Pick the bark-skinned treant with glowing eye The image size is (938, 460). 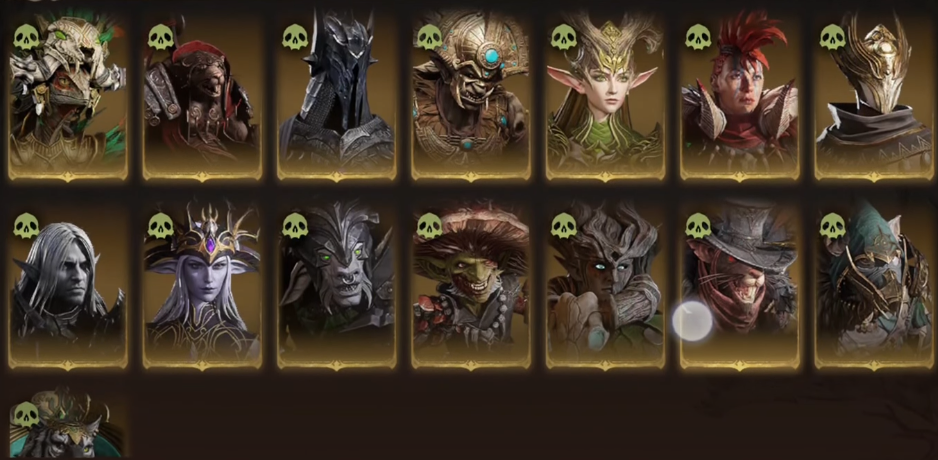pyautogui.click(x=605, y=287)
